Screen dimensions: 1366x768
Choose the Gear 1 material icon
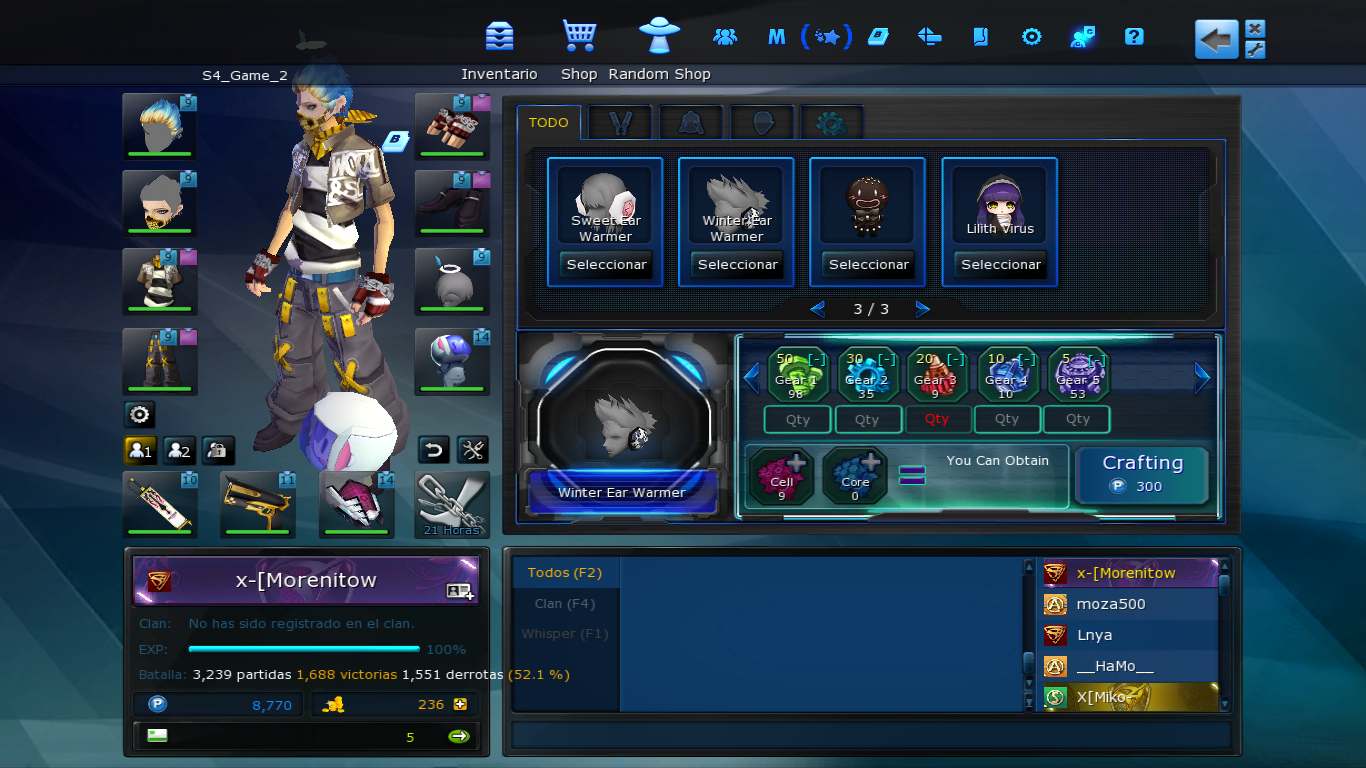(797, 374)
